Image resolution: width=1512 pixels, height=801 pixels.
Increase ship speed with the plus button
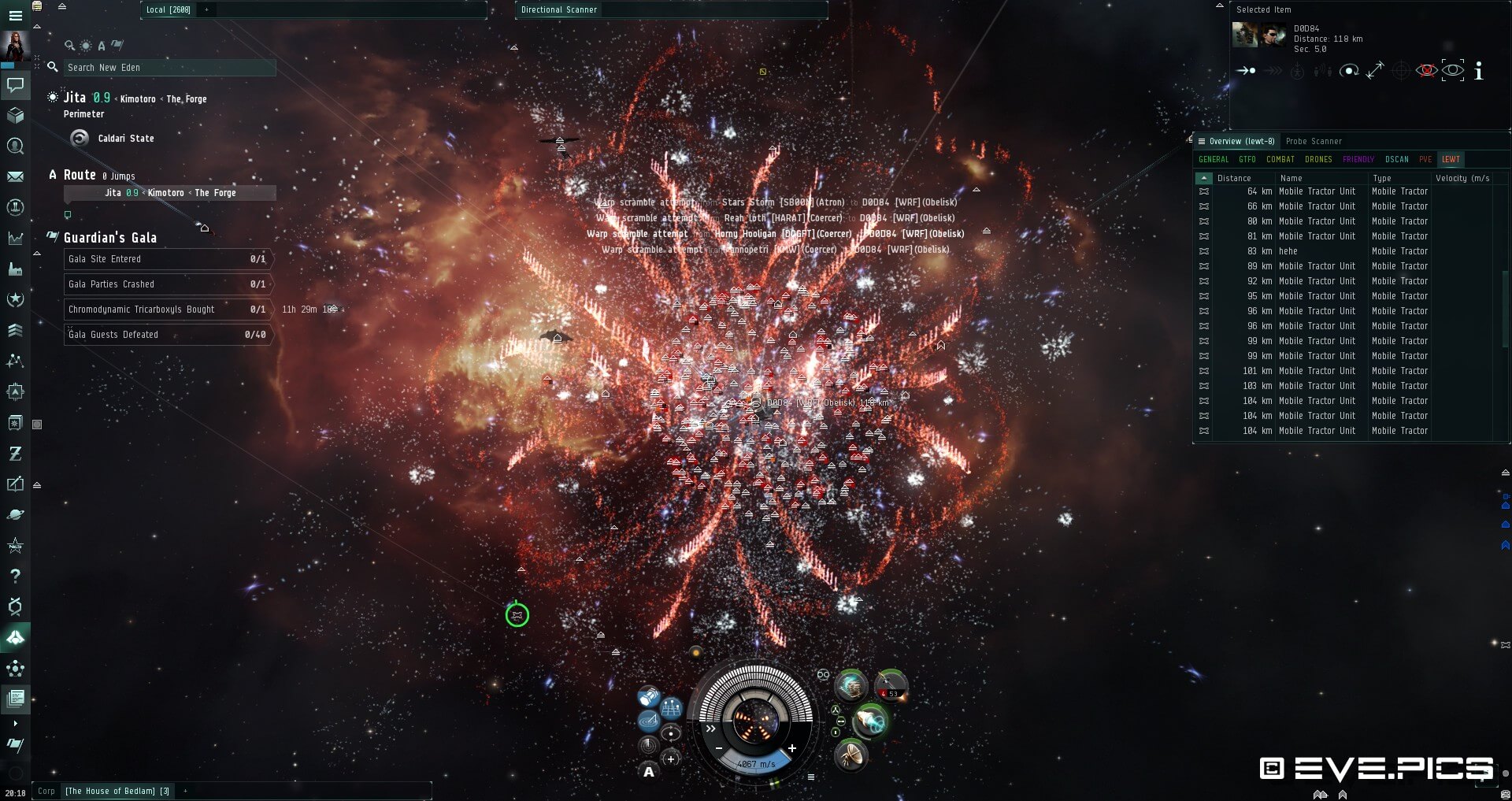click(x=792, y=748)
